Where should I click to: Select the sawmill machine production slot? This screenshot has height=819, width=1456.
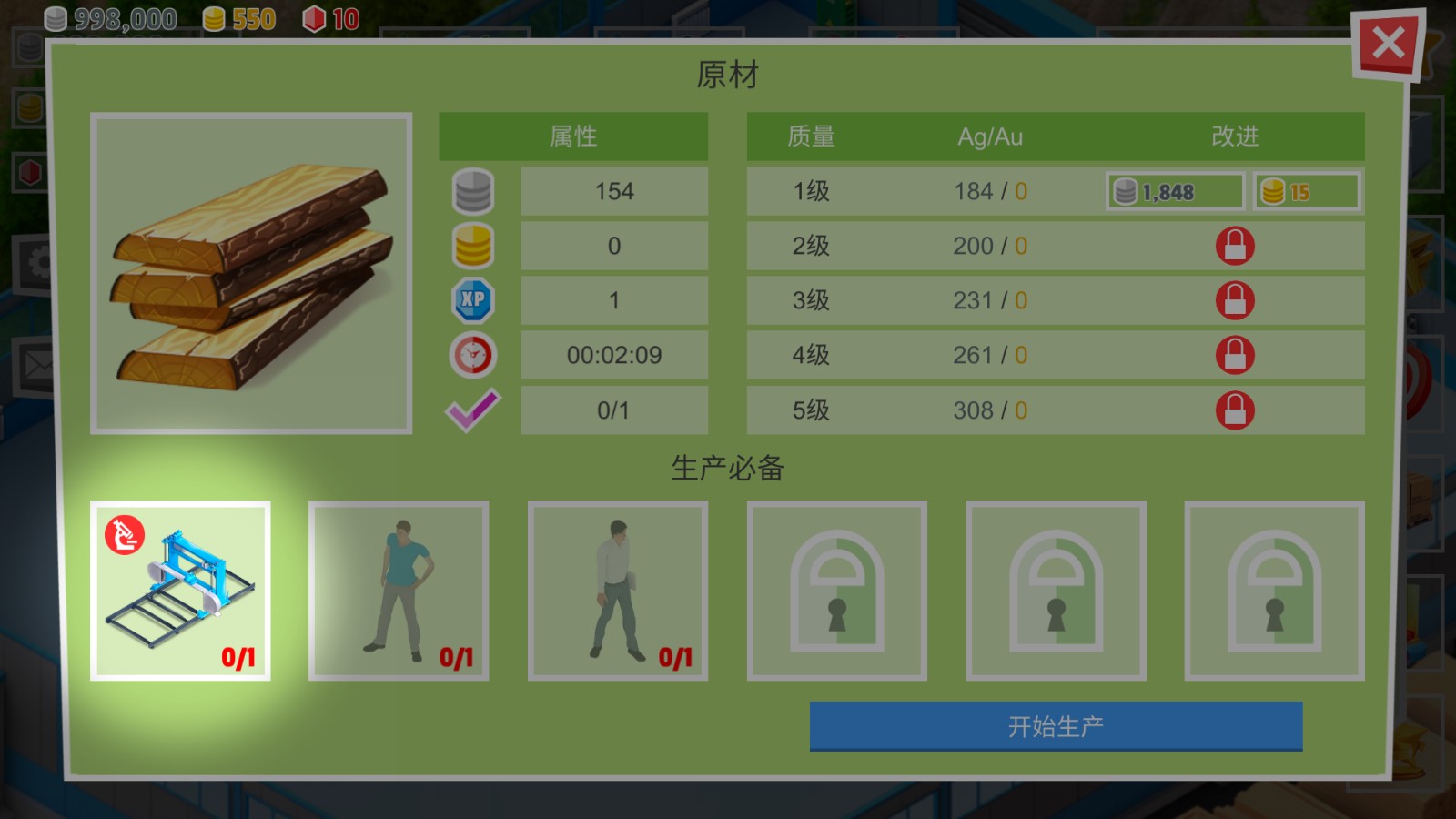pos(181,590)
